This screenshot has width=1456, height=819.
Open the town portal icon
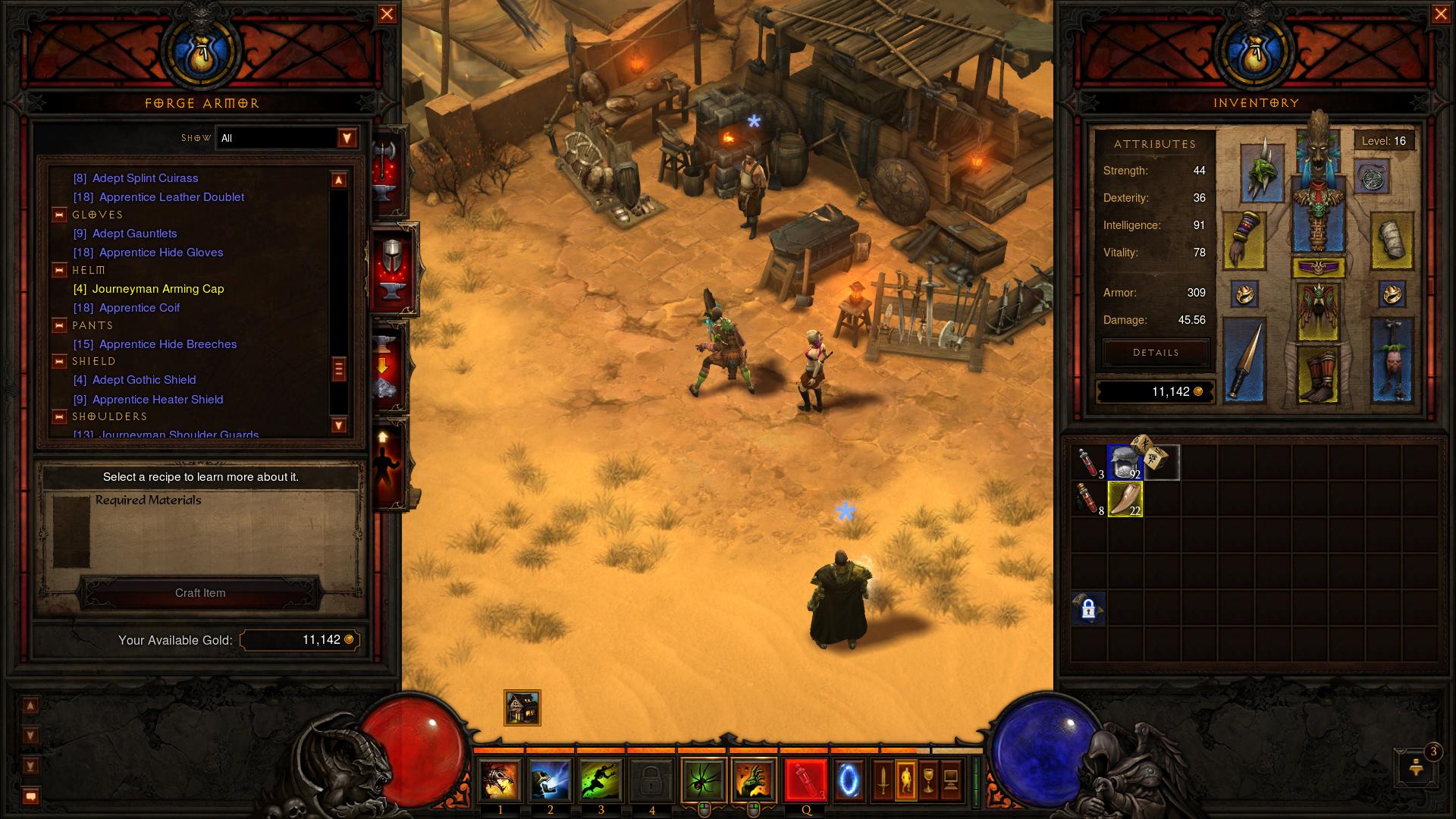coord(849,780)
